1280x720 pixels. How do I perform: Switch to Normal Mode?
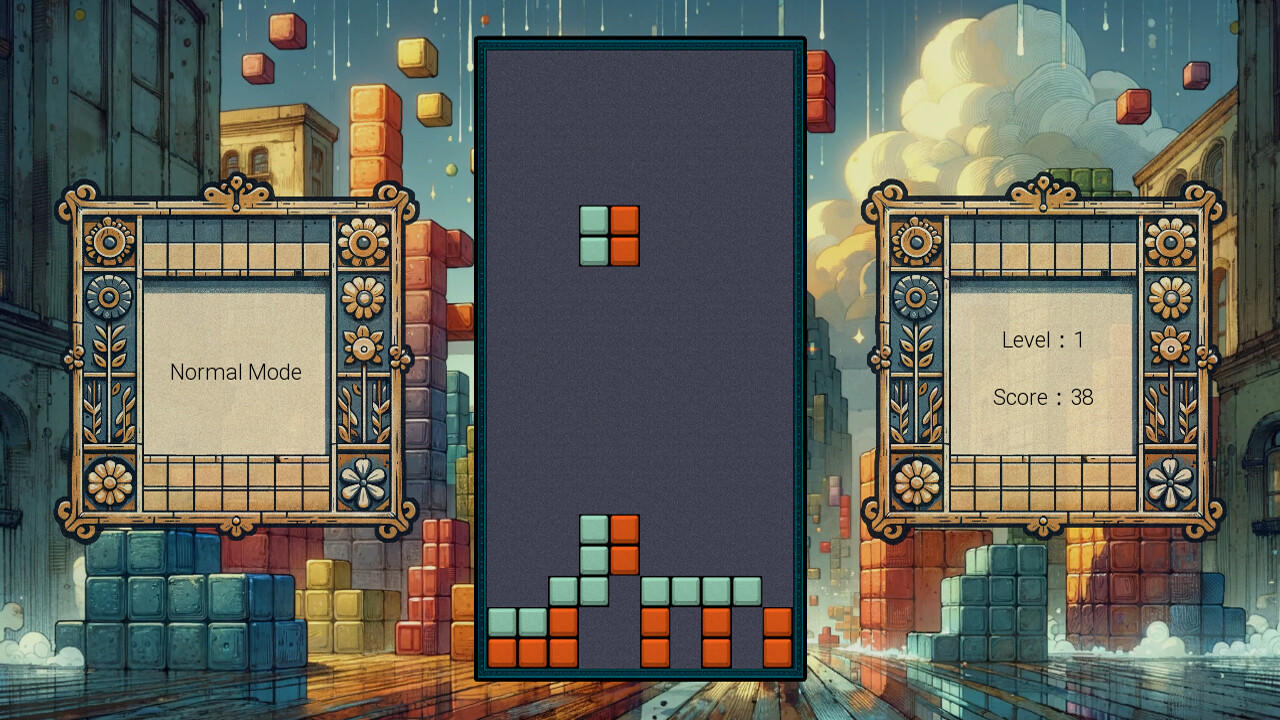237,372
